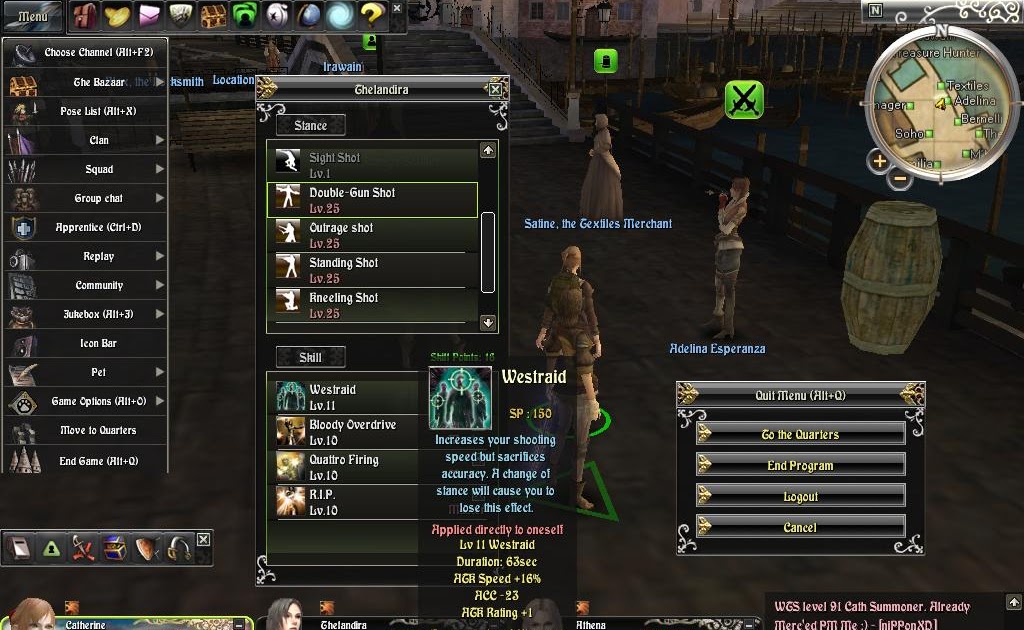
Task: Choose Move to Quarters menu entry
Action: coord(98,430)
